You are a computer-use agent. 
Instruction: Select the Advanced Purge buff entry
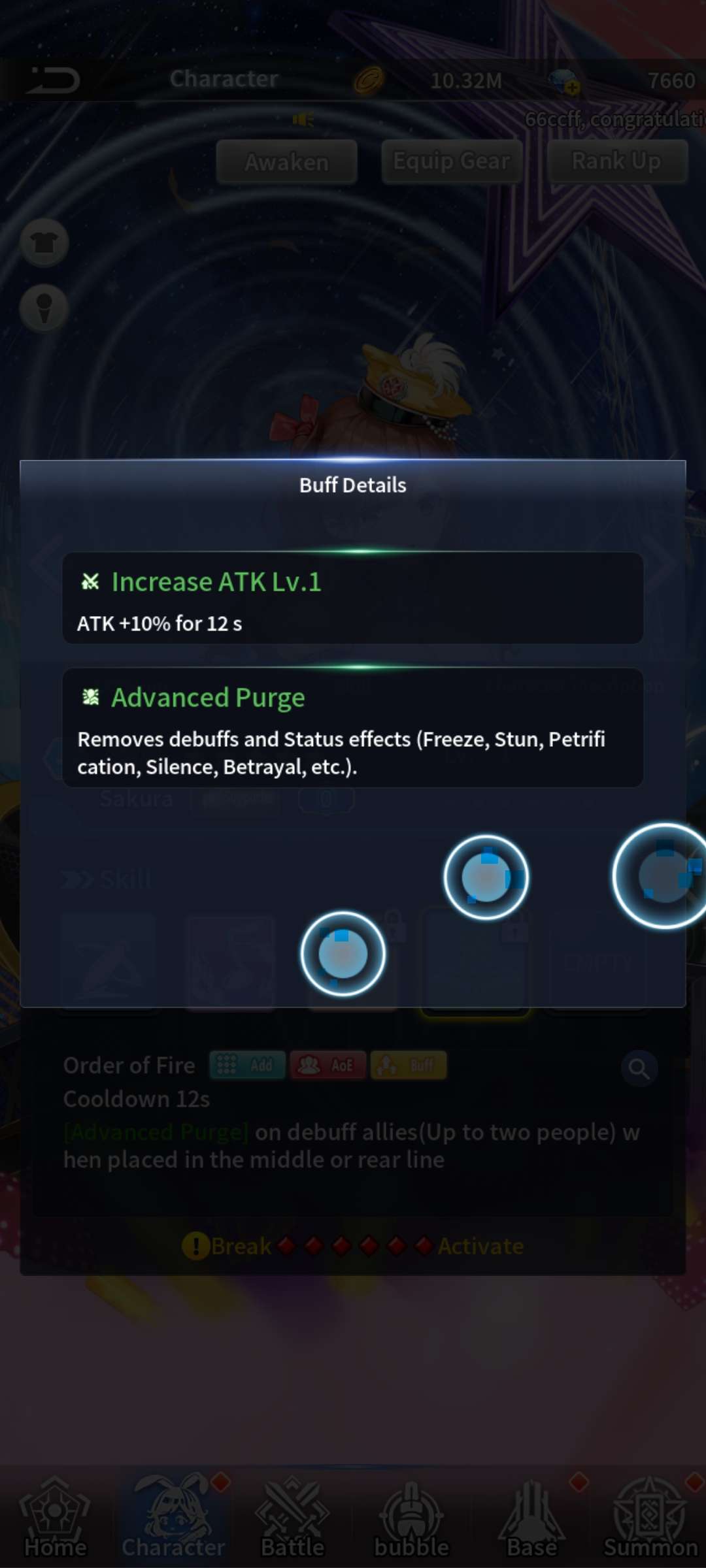point(353,728)
